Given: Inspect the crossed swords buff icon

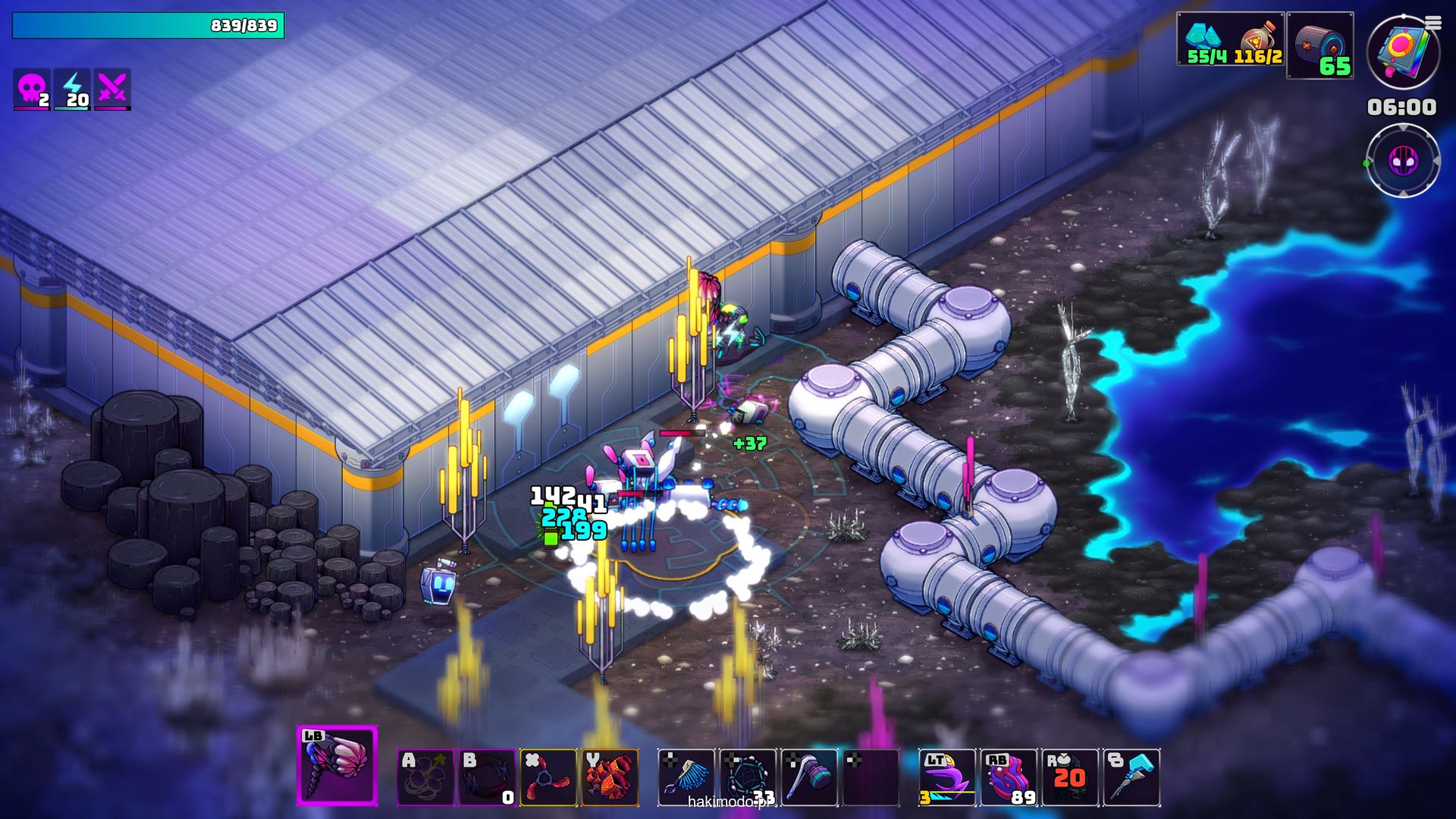Looking at the screenshot, I should coord(112,89).
